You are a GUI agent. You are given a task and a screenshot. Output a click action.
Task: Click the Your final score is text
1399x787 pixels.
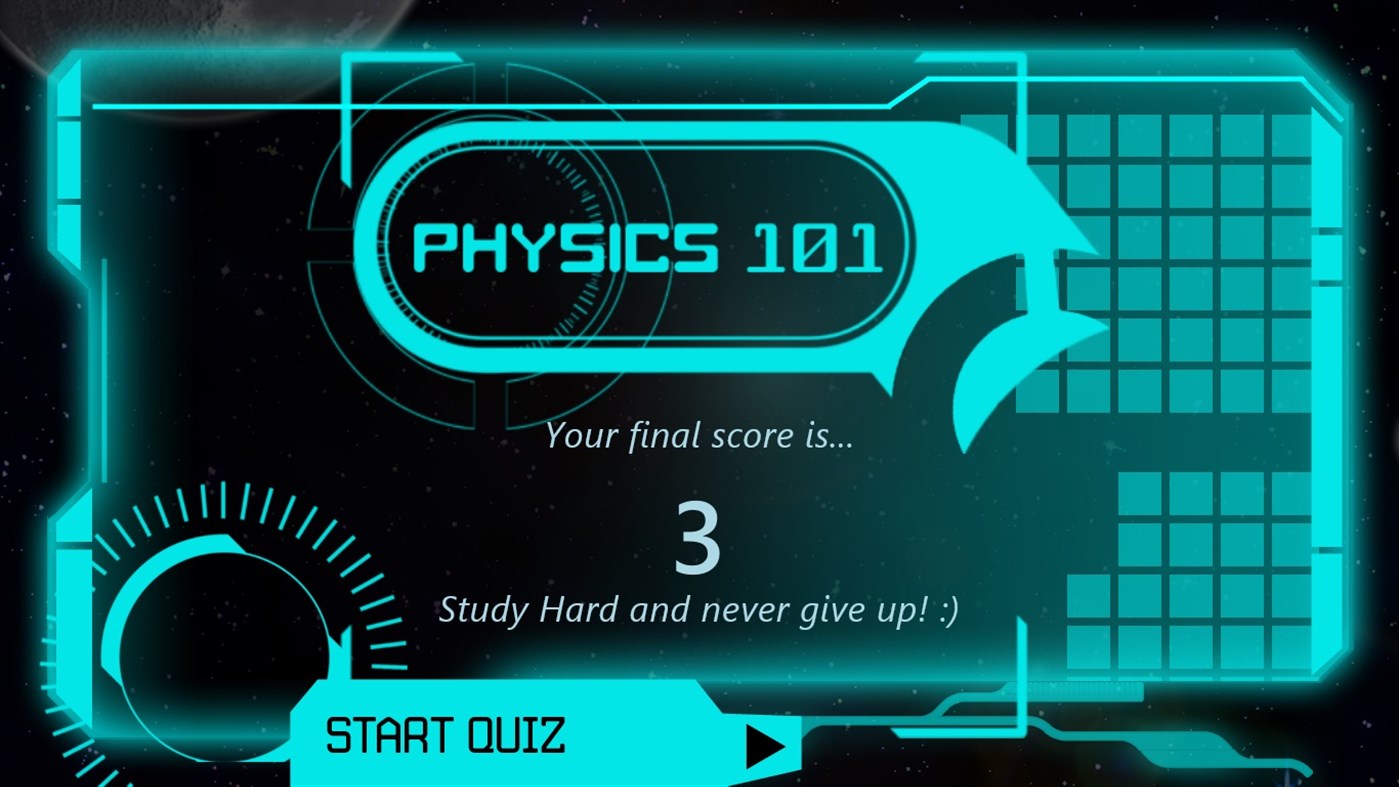coord(698,435)
